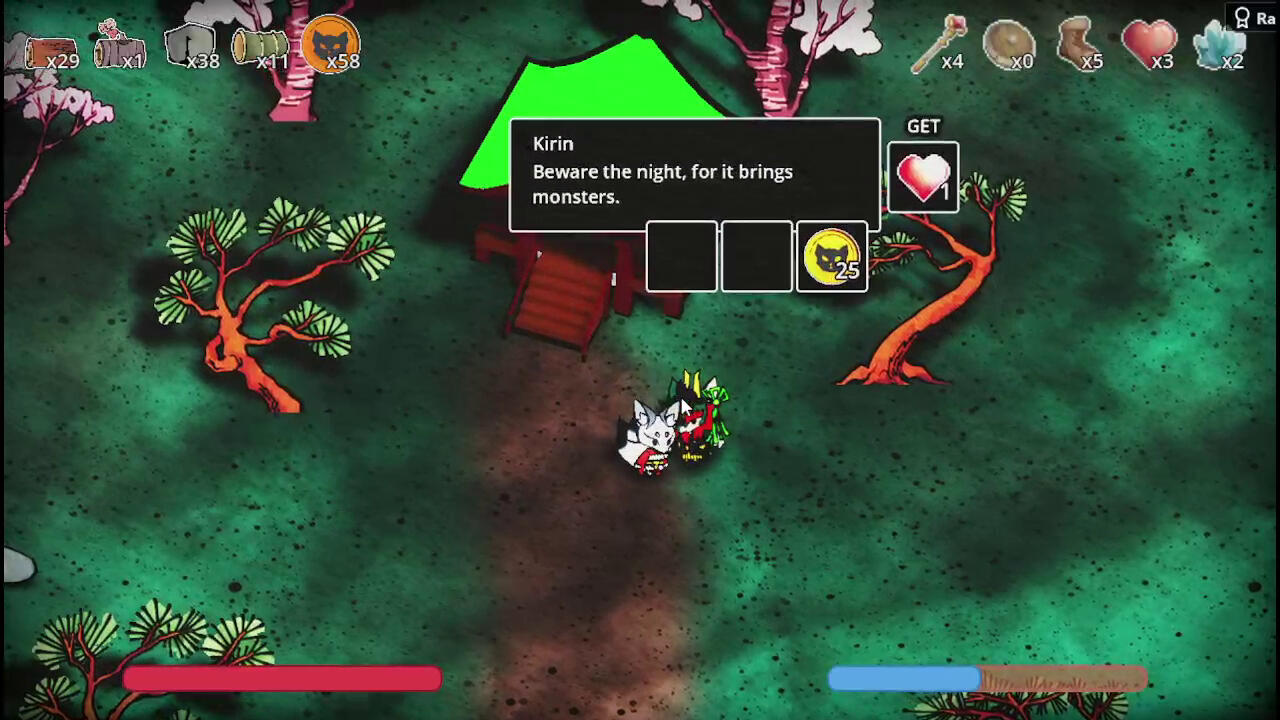The width and height of the screenshot is (1280, 720).
Task: Select the ruby-tipped staff icon
Action: tap(940, 44)
